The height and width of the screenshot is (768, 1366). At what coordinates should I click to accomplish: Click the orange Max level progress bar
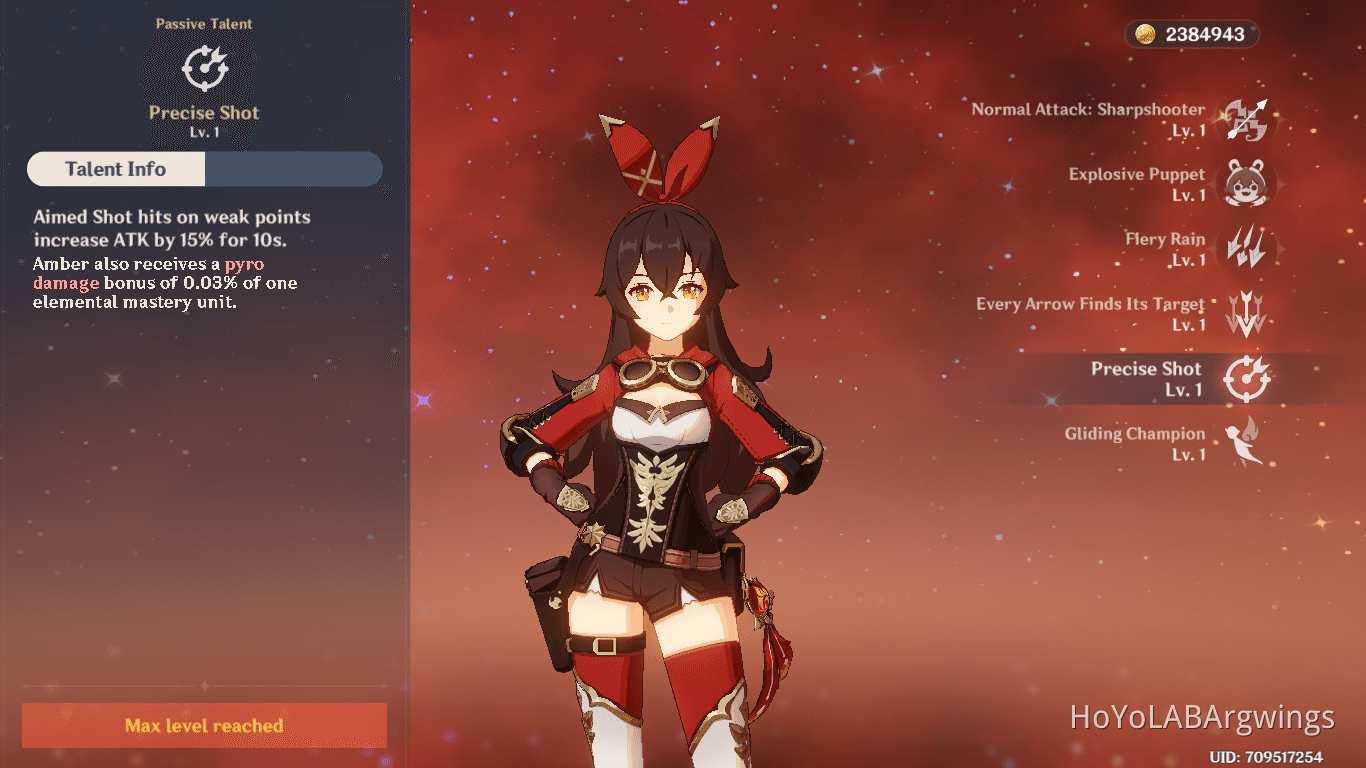point(204,726)
